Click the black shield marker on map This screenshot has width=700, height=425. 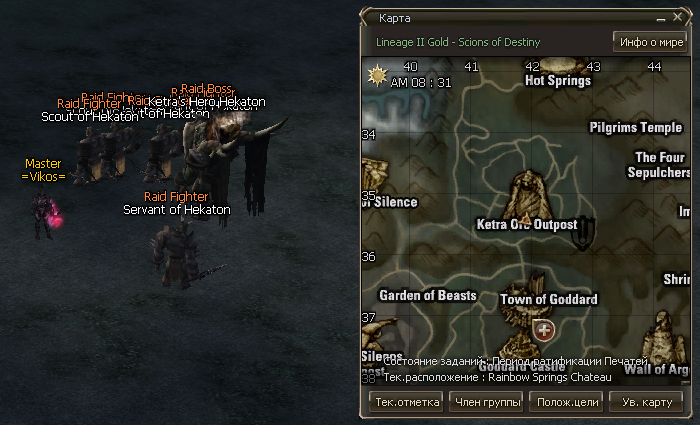[x=586, y=229]
